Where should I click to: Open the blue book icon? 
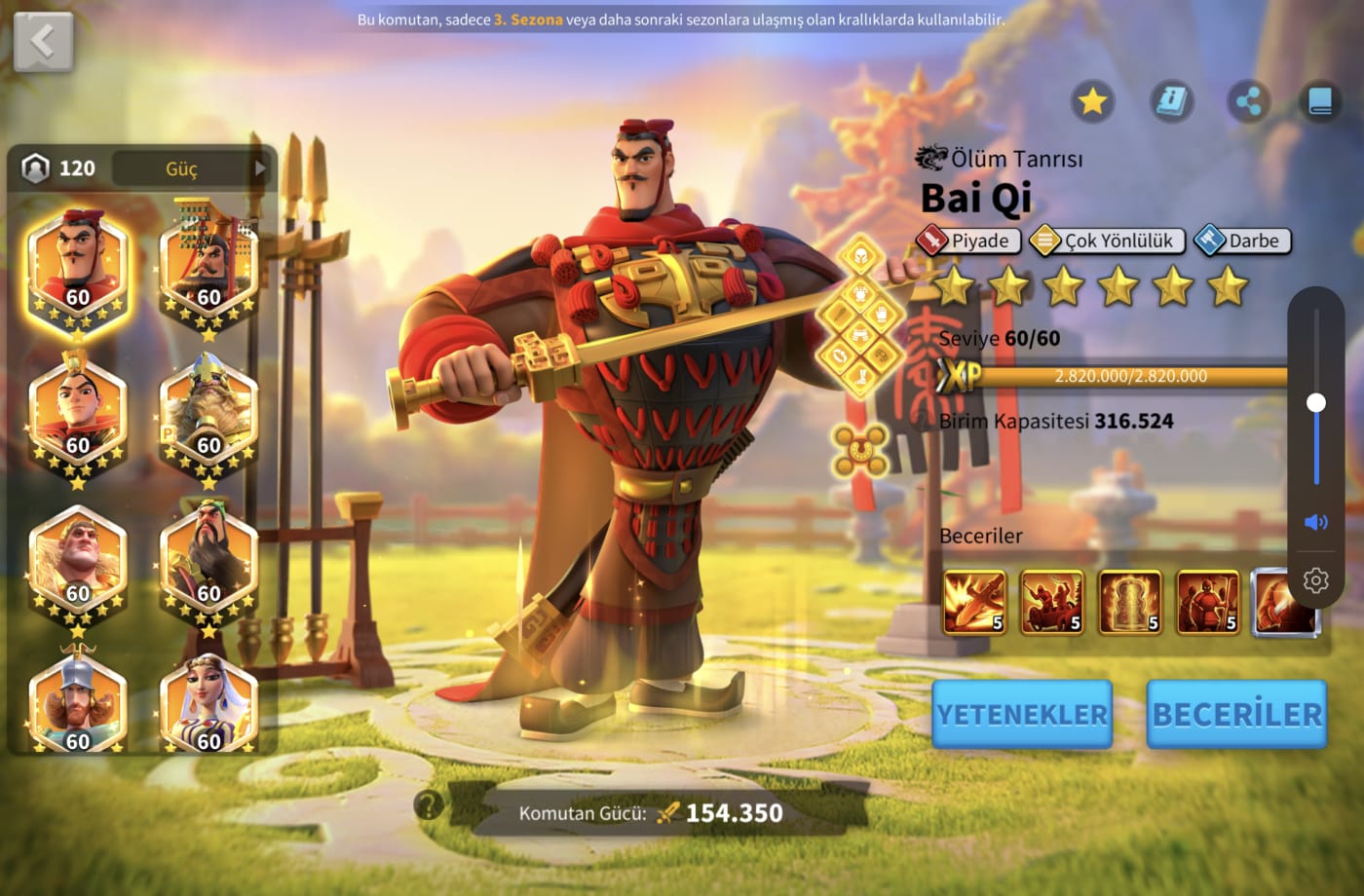coord(1320,100)
